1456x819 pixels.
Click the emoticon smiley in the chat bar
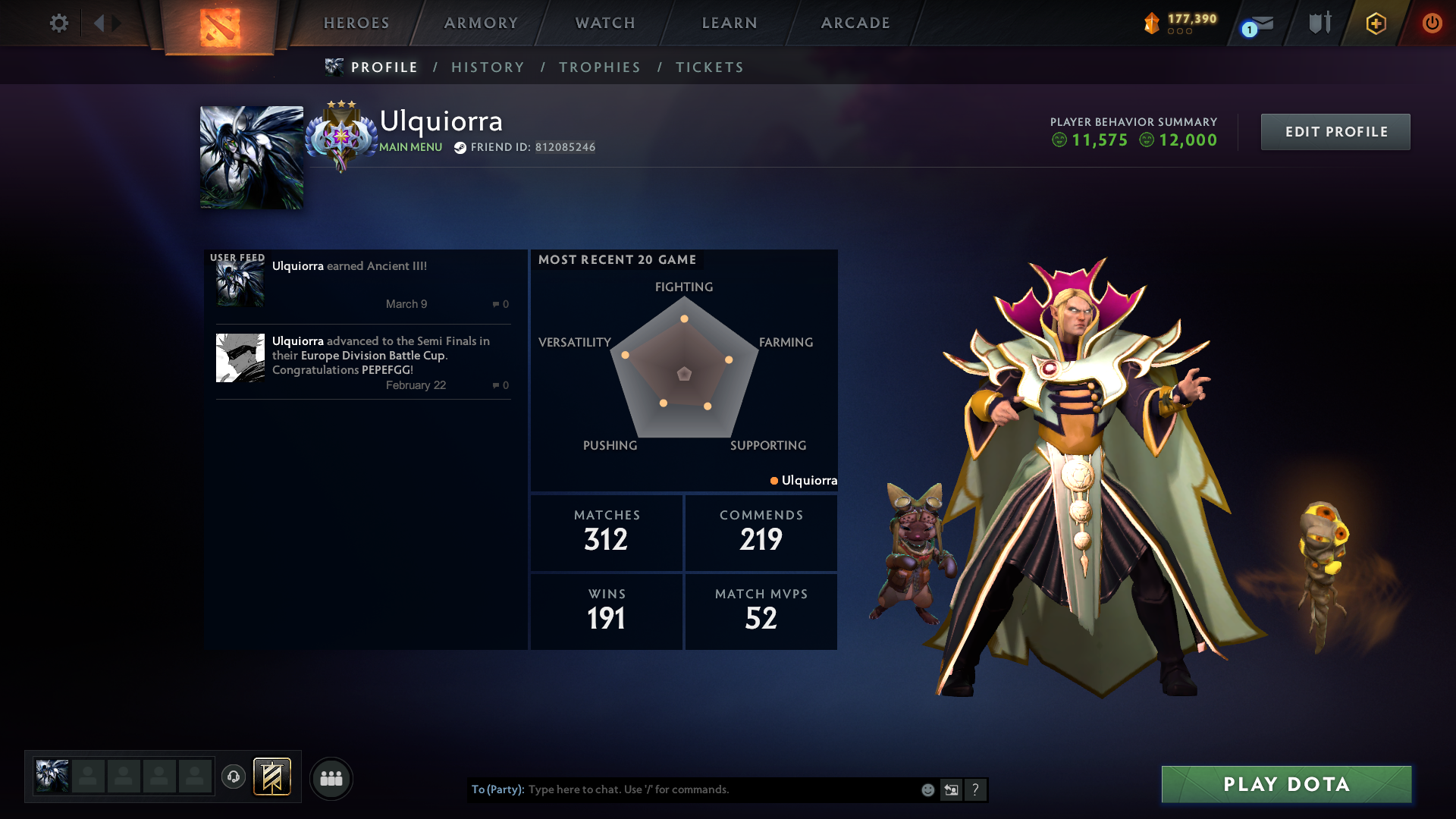pyautogui.click(x=927, y=789)
